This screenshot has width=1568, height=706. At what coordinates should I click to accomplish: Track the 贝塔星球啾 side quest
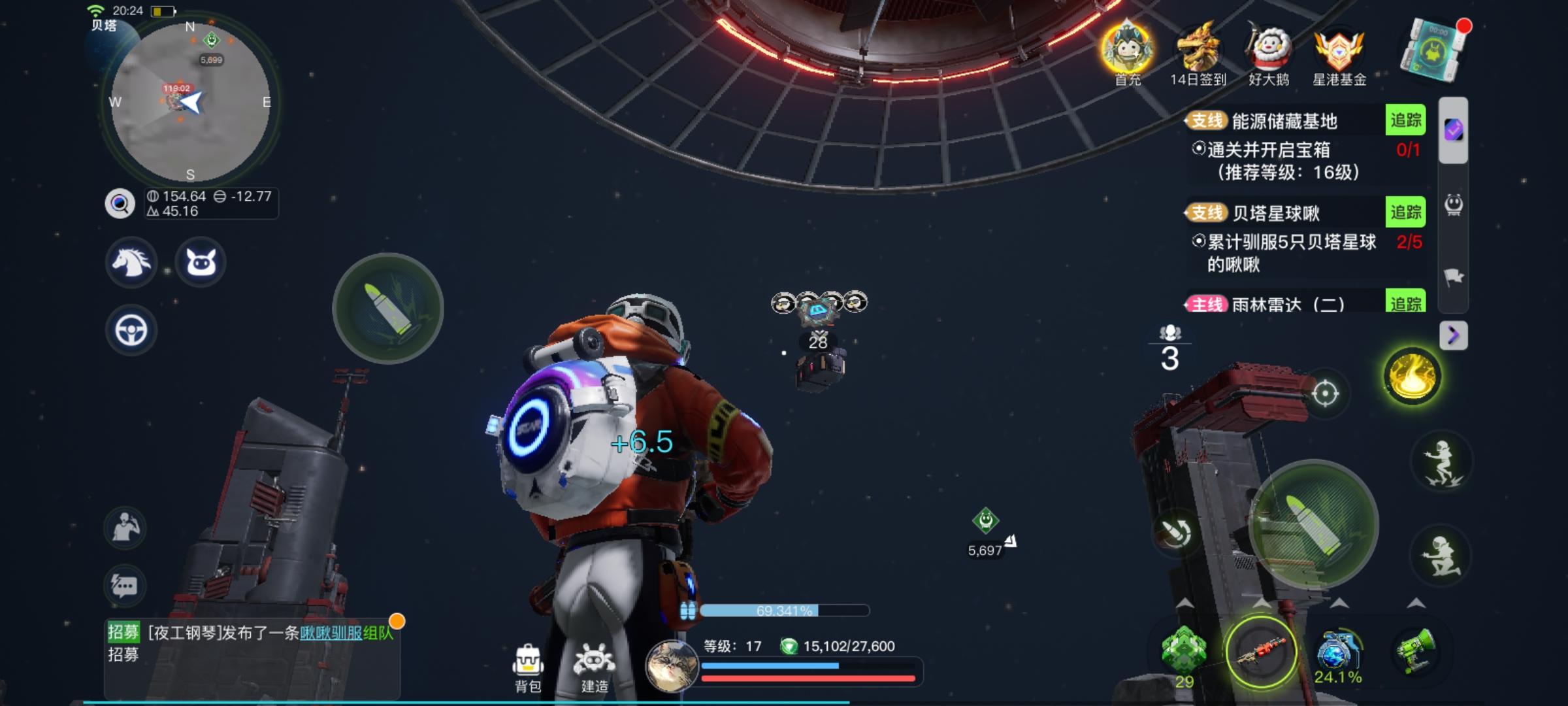tap(1405, 212)
